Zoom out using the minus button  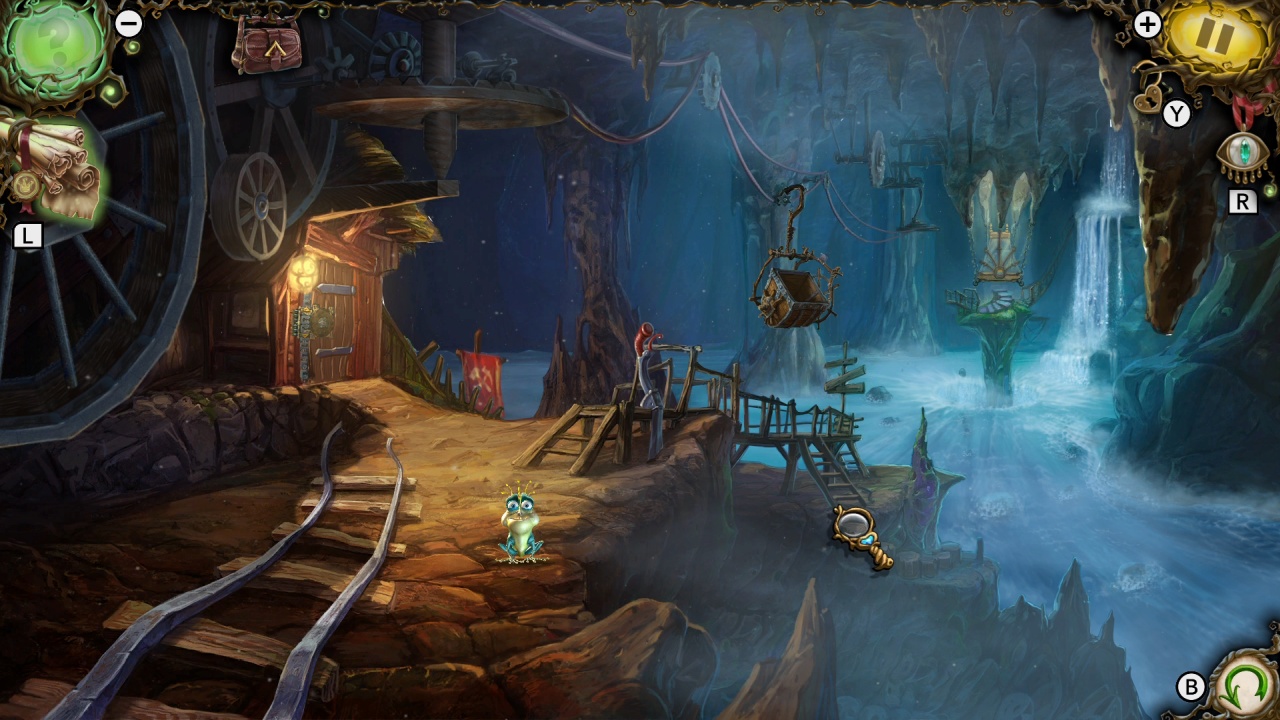click(127, 22)
